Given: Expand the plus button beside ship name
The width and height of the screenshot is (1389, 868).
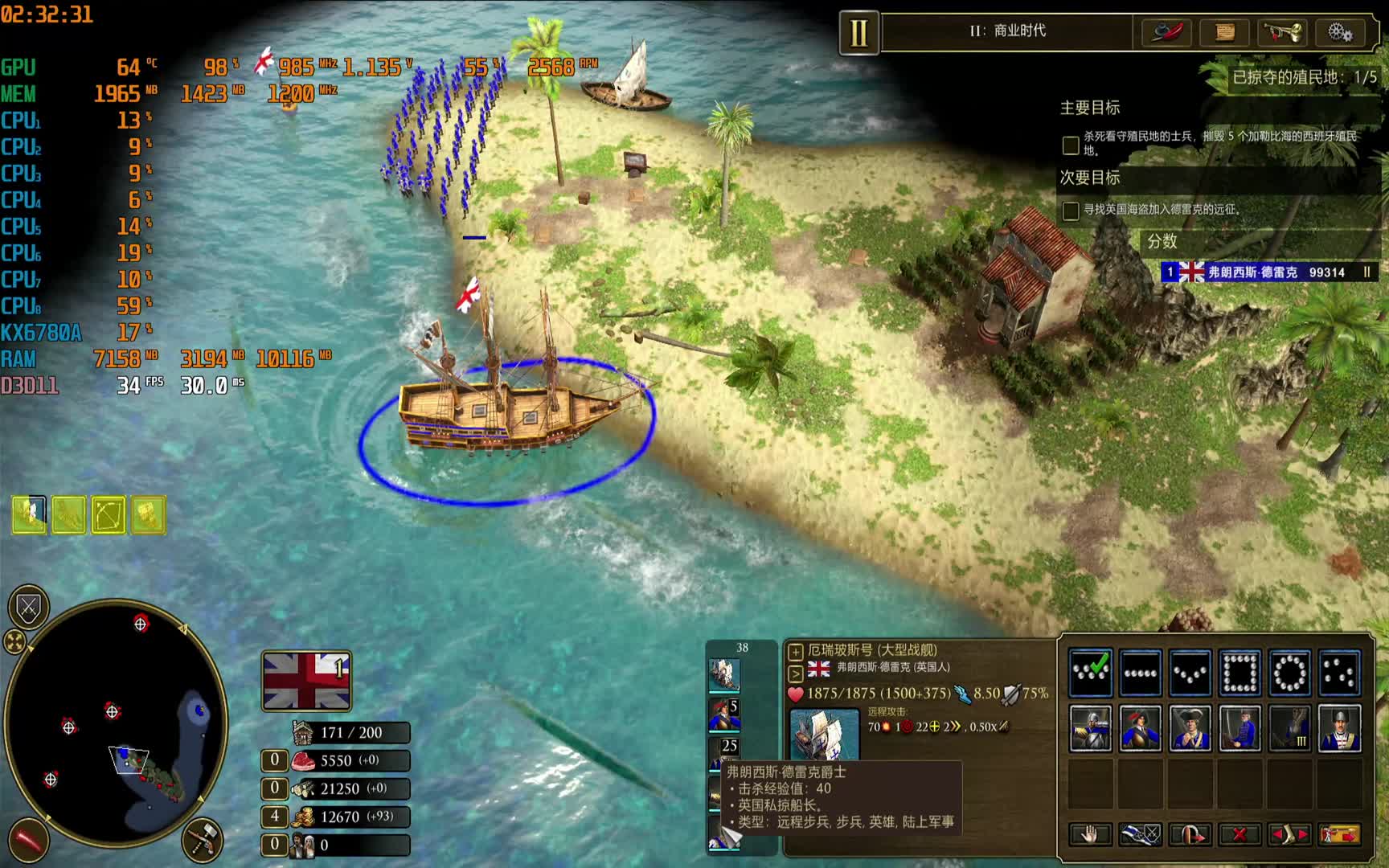Looking at the screenshot, I should click(795, 651).
